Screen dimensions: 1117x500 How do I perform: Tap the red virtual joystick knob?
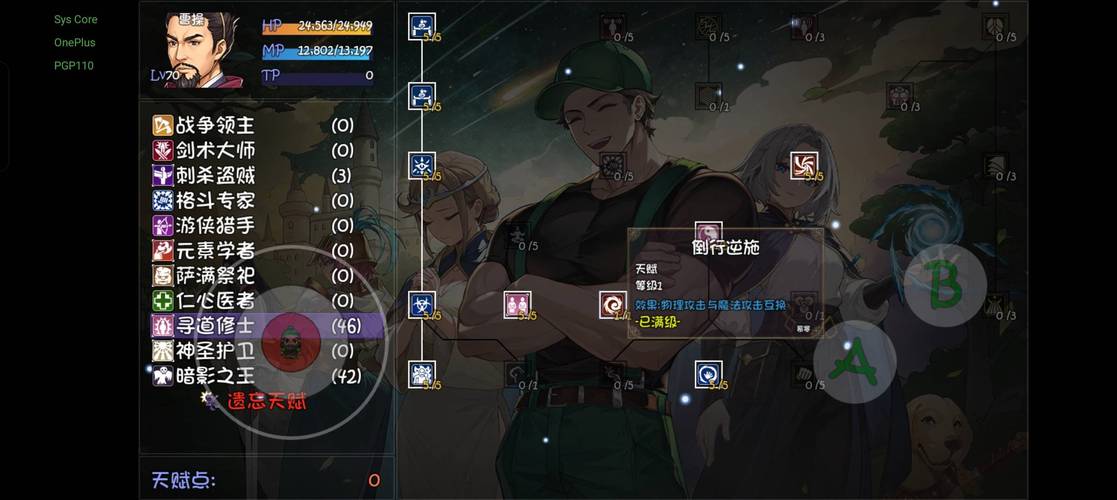coord(289,343)
